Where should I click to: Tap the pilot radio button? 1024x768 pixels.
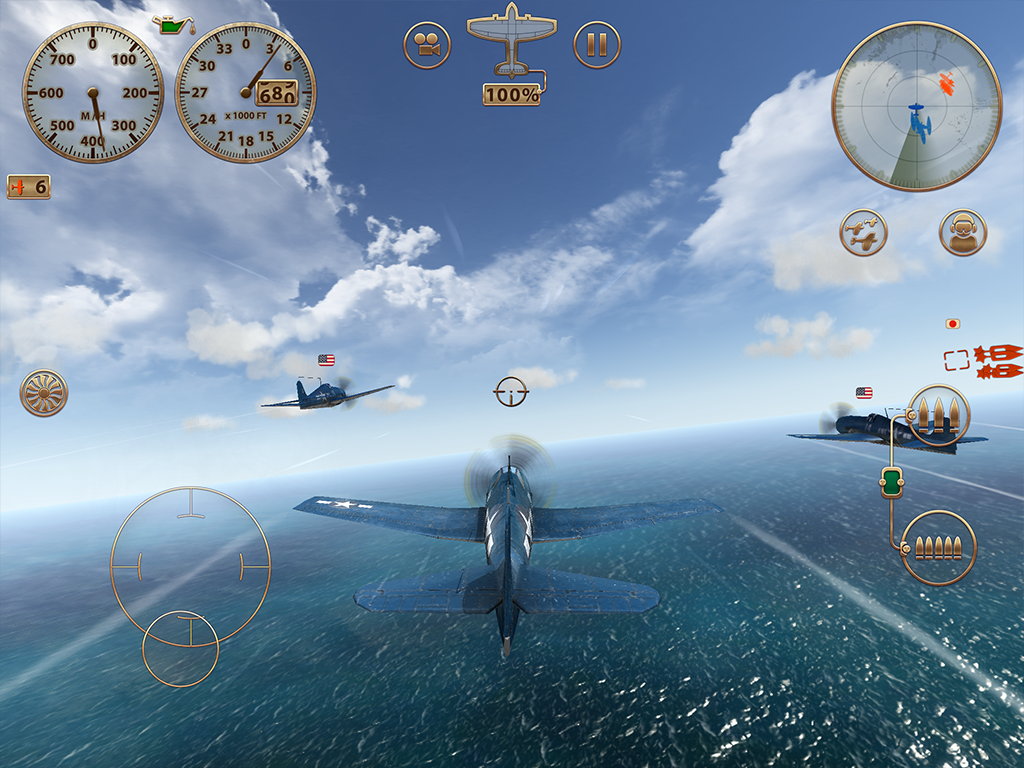point(963,233)
